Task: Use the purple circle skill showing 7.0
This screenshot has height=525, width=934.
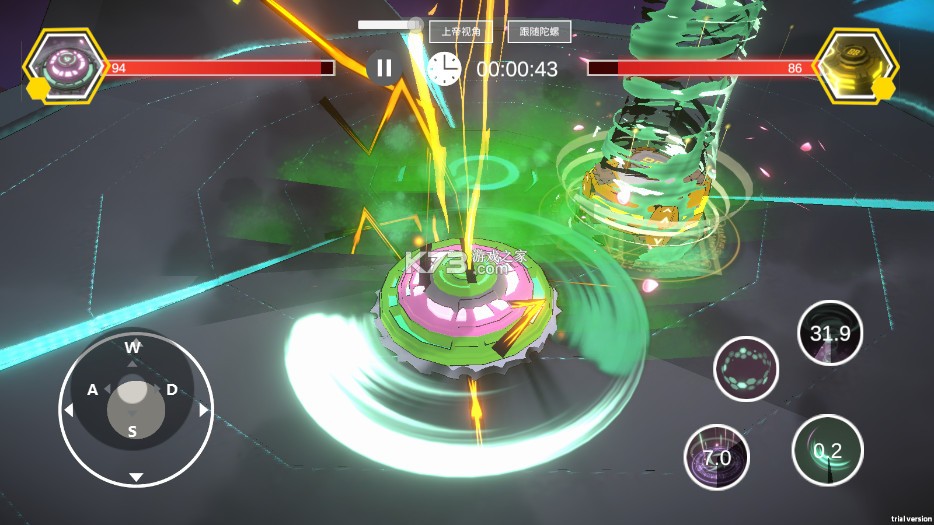Action: tap(716, 457)
